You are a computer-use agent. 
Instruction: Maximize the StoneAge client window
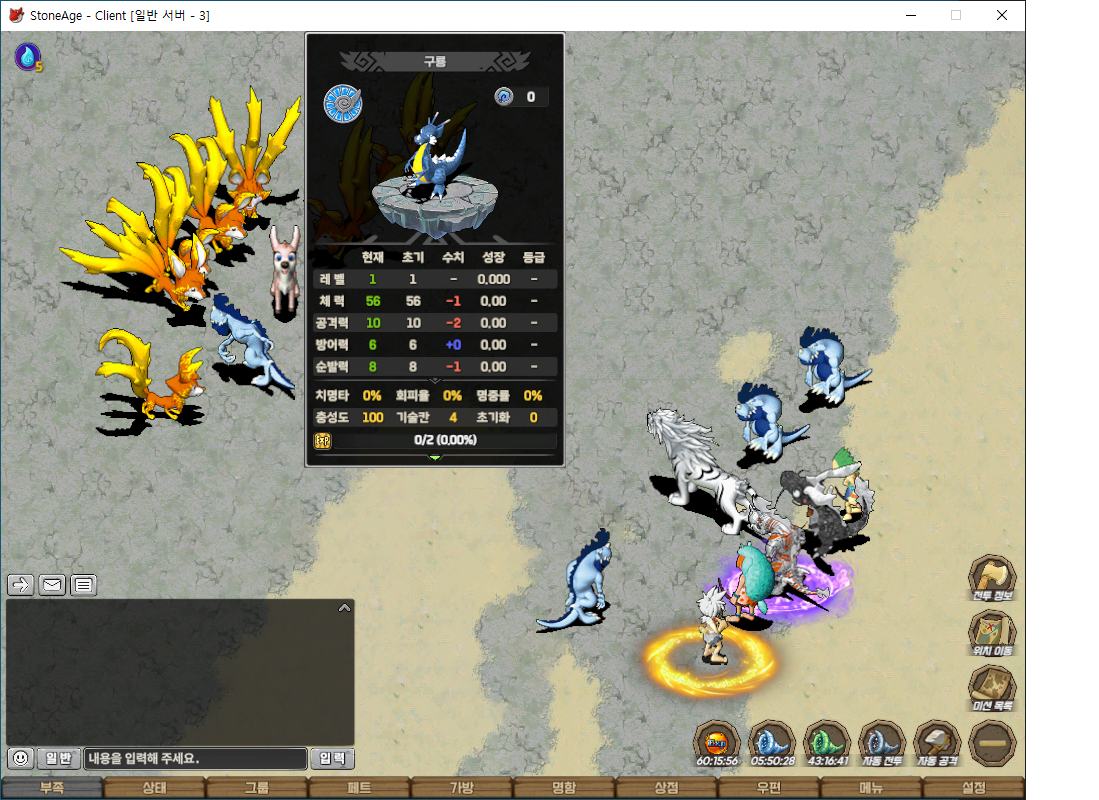(955, 15)
